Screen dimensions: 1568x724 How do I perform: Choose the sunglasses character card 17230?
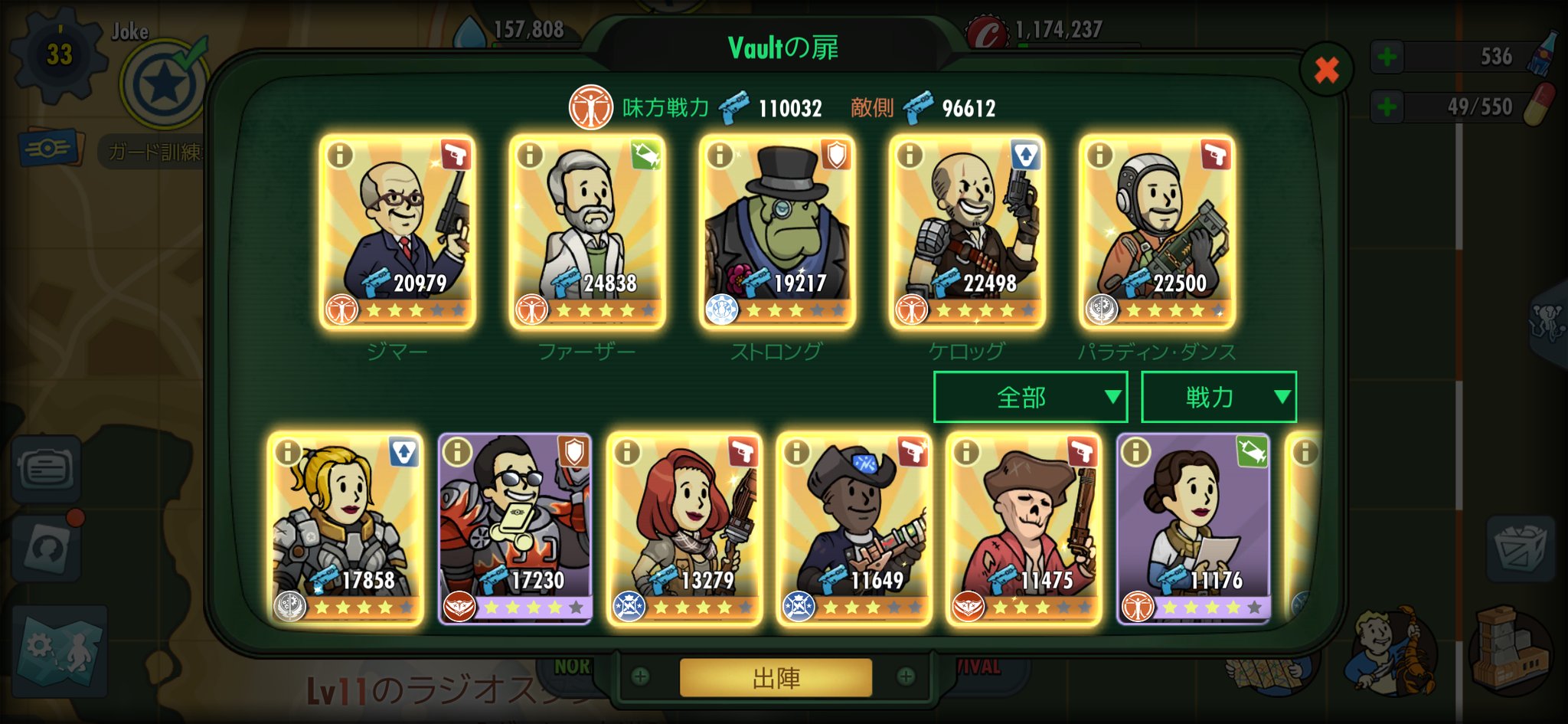click(515, 529)
